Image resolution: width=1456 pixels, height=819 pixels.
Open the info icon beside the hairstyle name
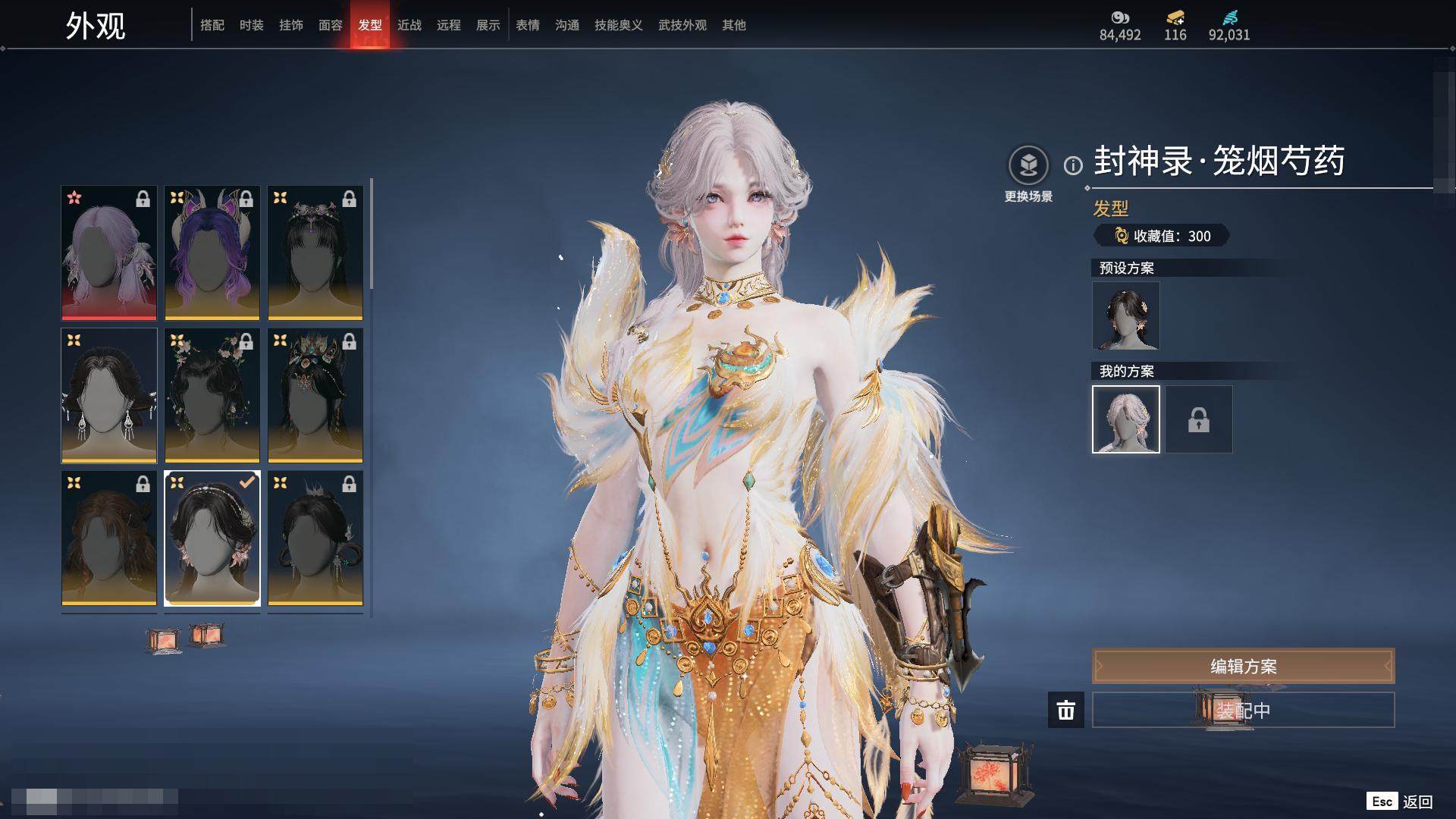(1073, 165)
